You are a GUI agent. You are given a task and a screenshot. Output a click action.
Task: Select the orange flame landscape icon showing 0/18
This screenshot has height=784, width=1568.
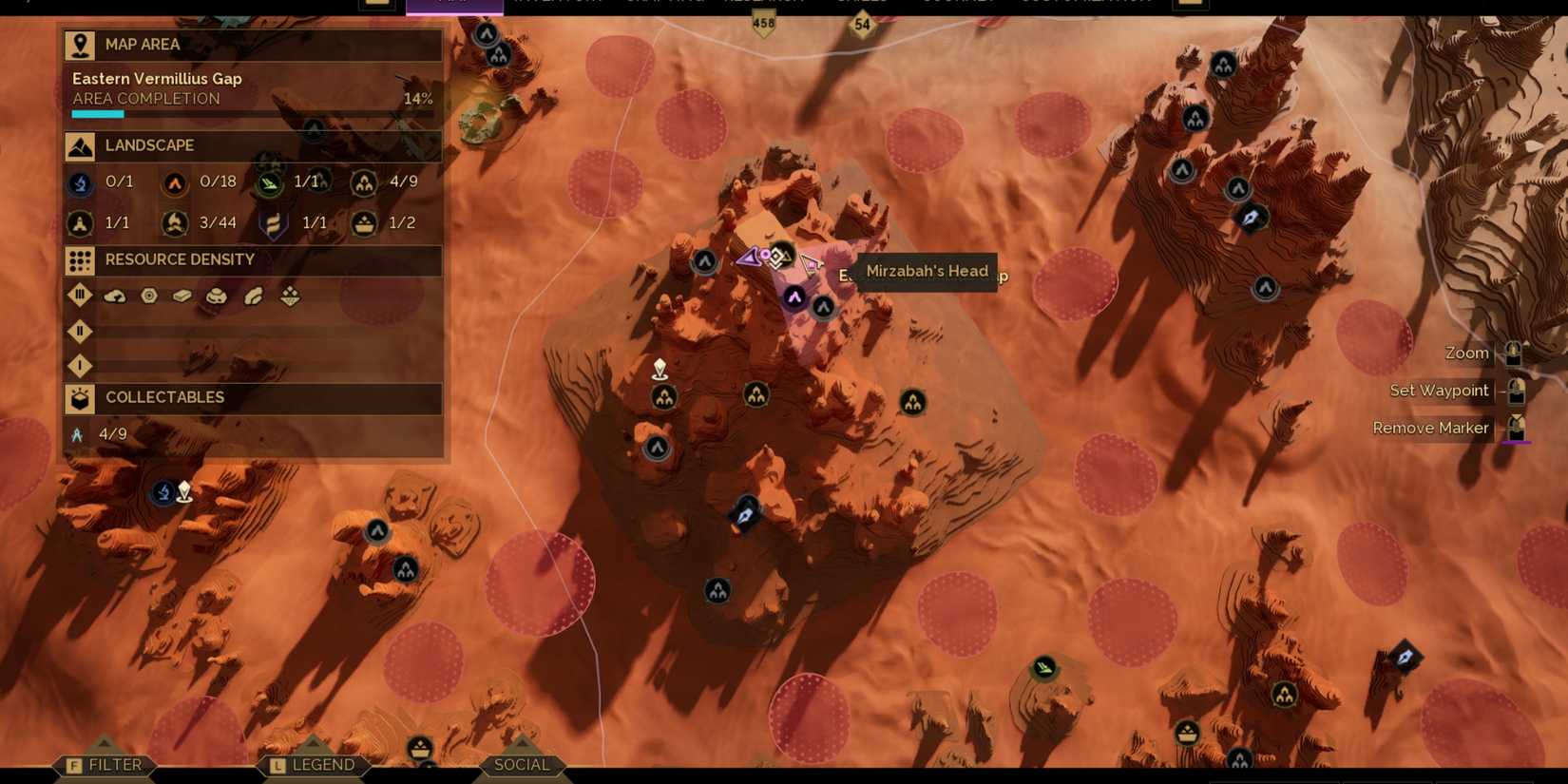click(x=175, y=182)
